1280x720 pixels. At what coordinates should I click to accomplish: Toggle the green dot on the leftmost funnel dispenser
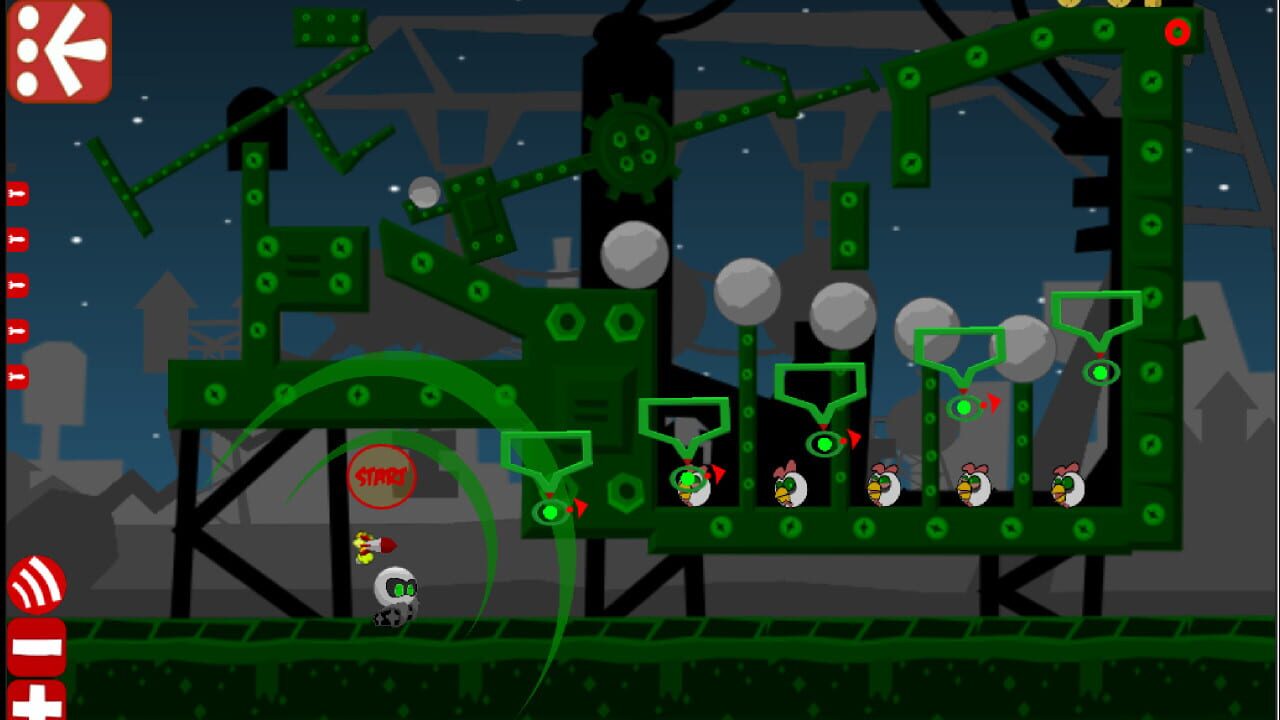[x=549, y=511]
